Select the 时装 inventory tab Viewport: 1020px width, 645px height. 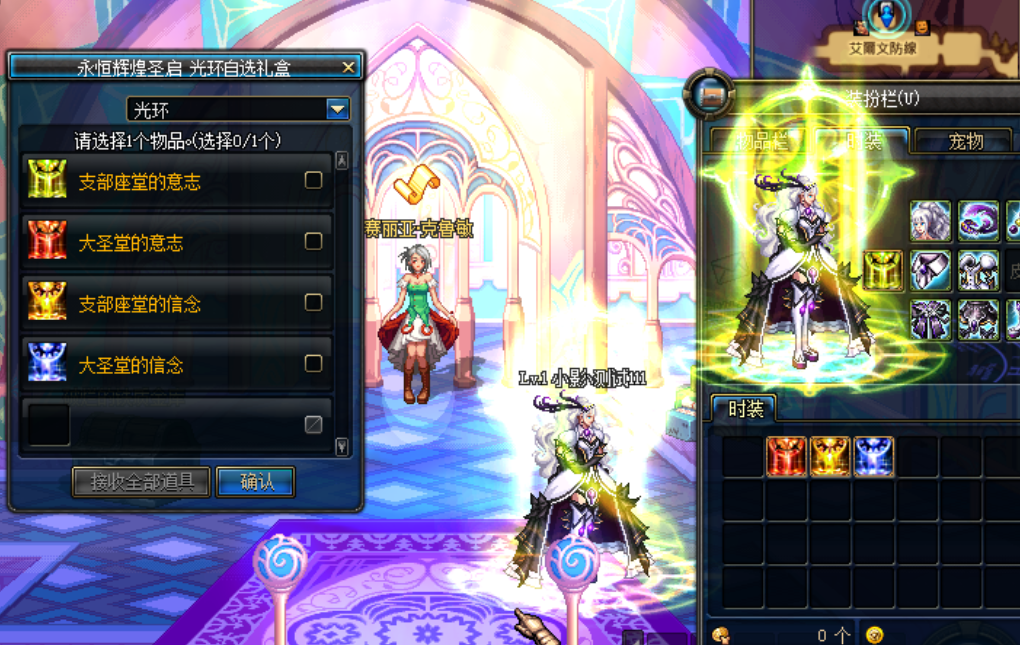pyautogui.click(x=745, y=409)
